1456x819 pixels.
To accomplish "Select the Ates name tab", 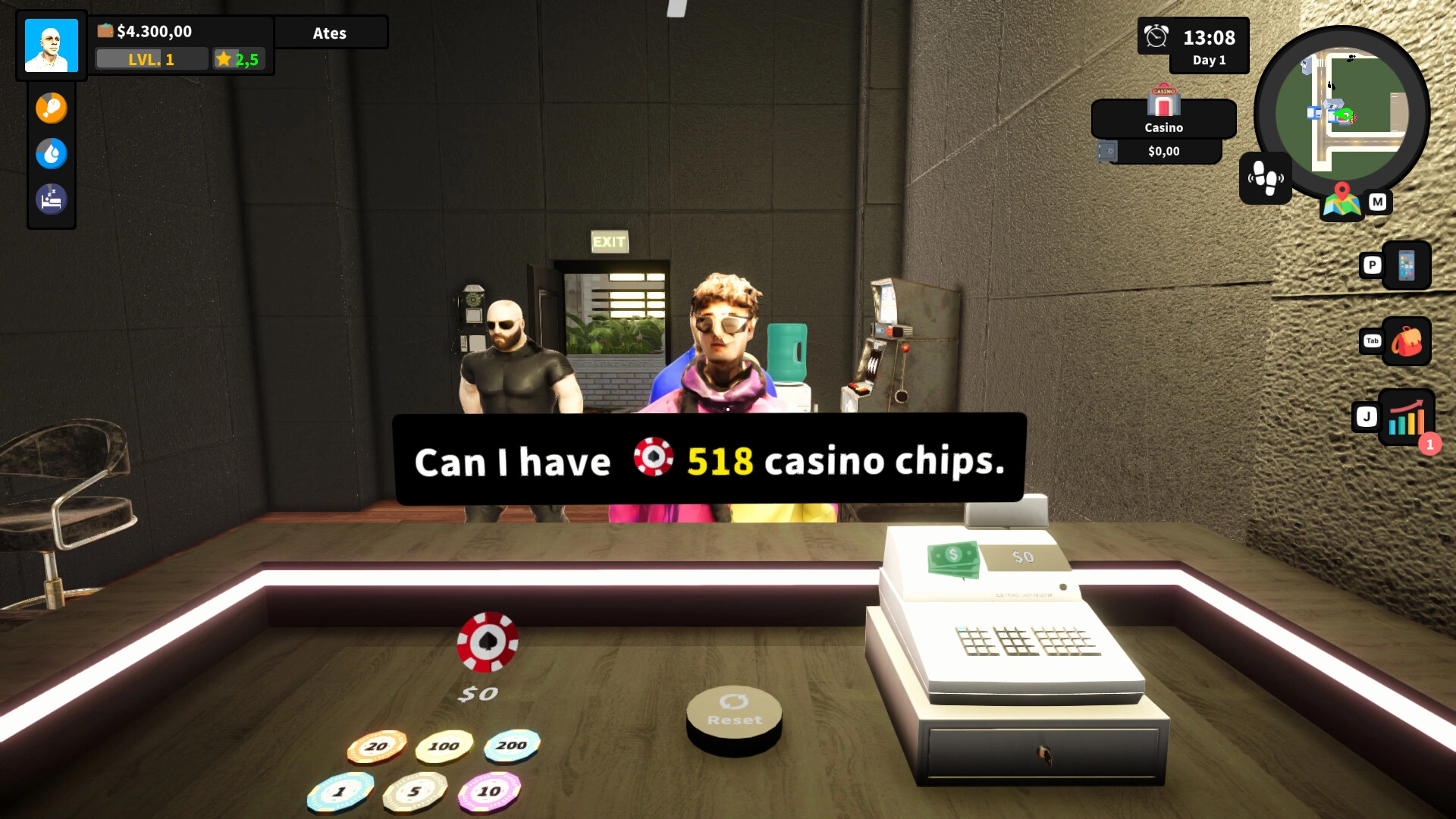I will 331,33.
